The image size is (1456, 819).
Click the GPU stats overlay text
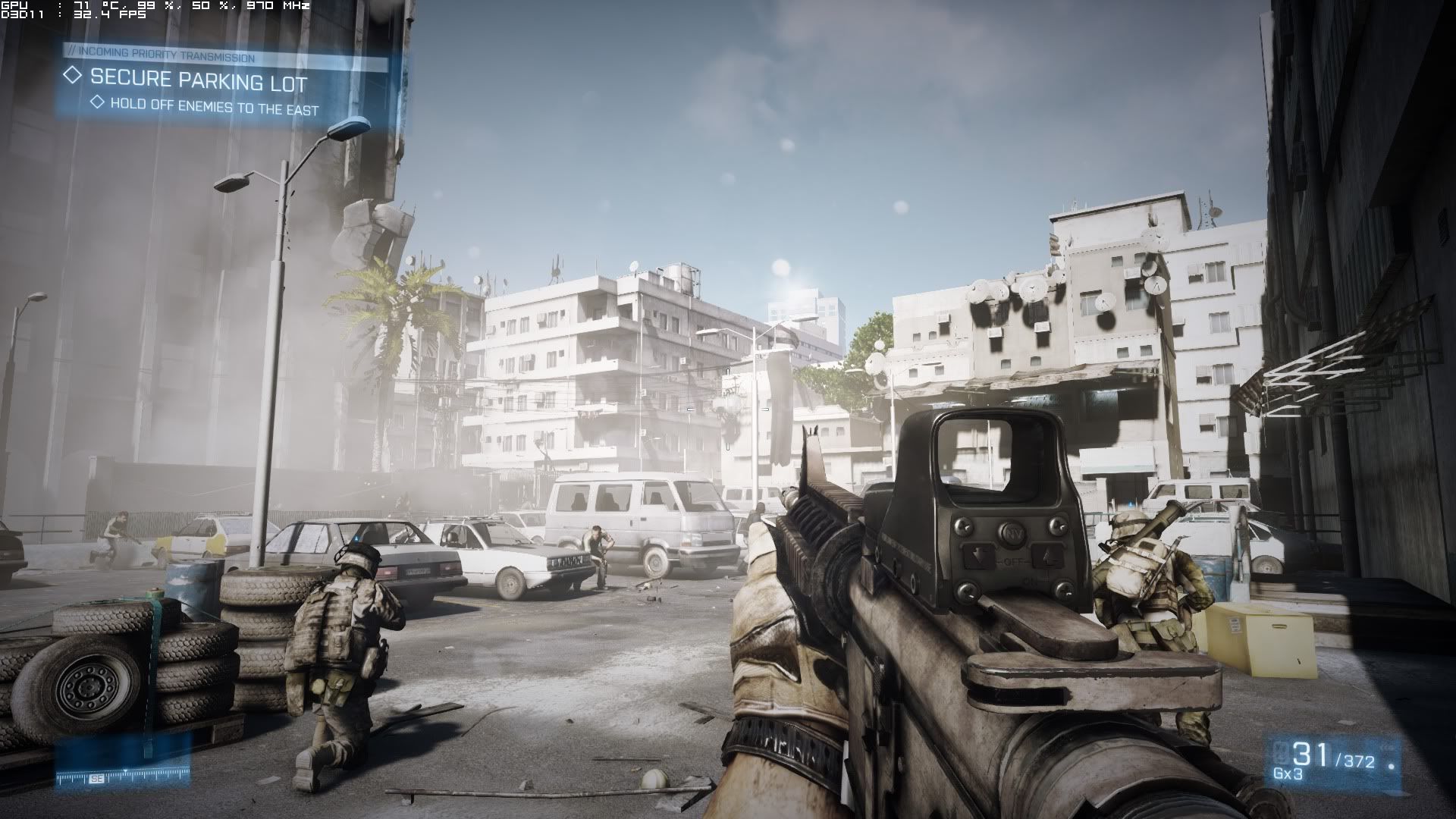[x=155, y=6]
